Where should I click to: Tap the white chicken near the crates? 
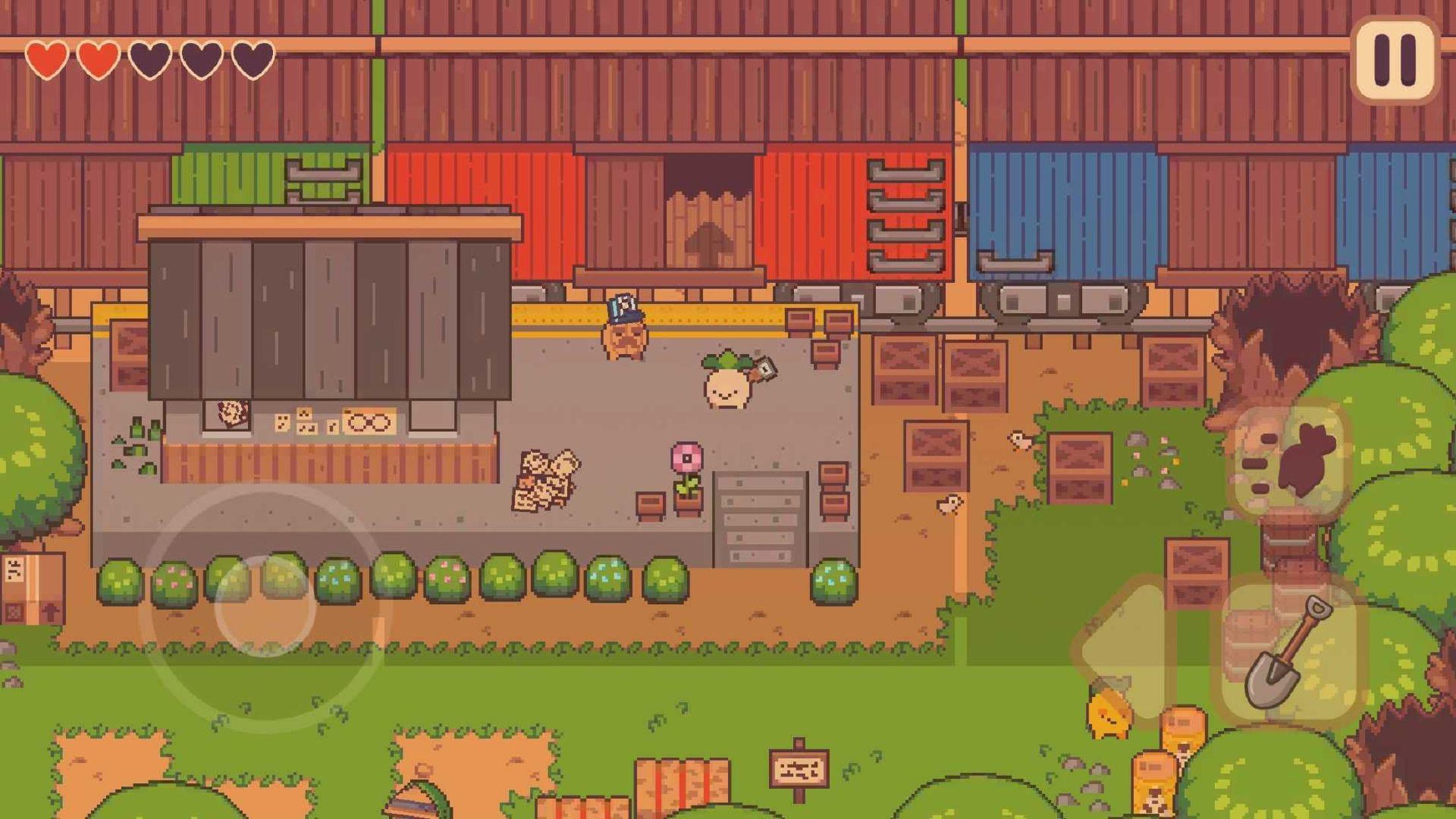click(1021, 440)
